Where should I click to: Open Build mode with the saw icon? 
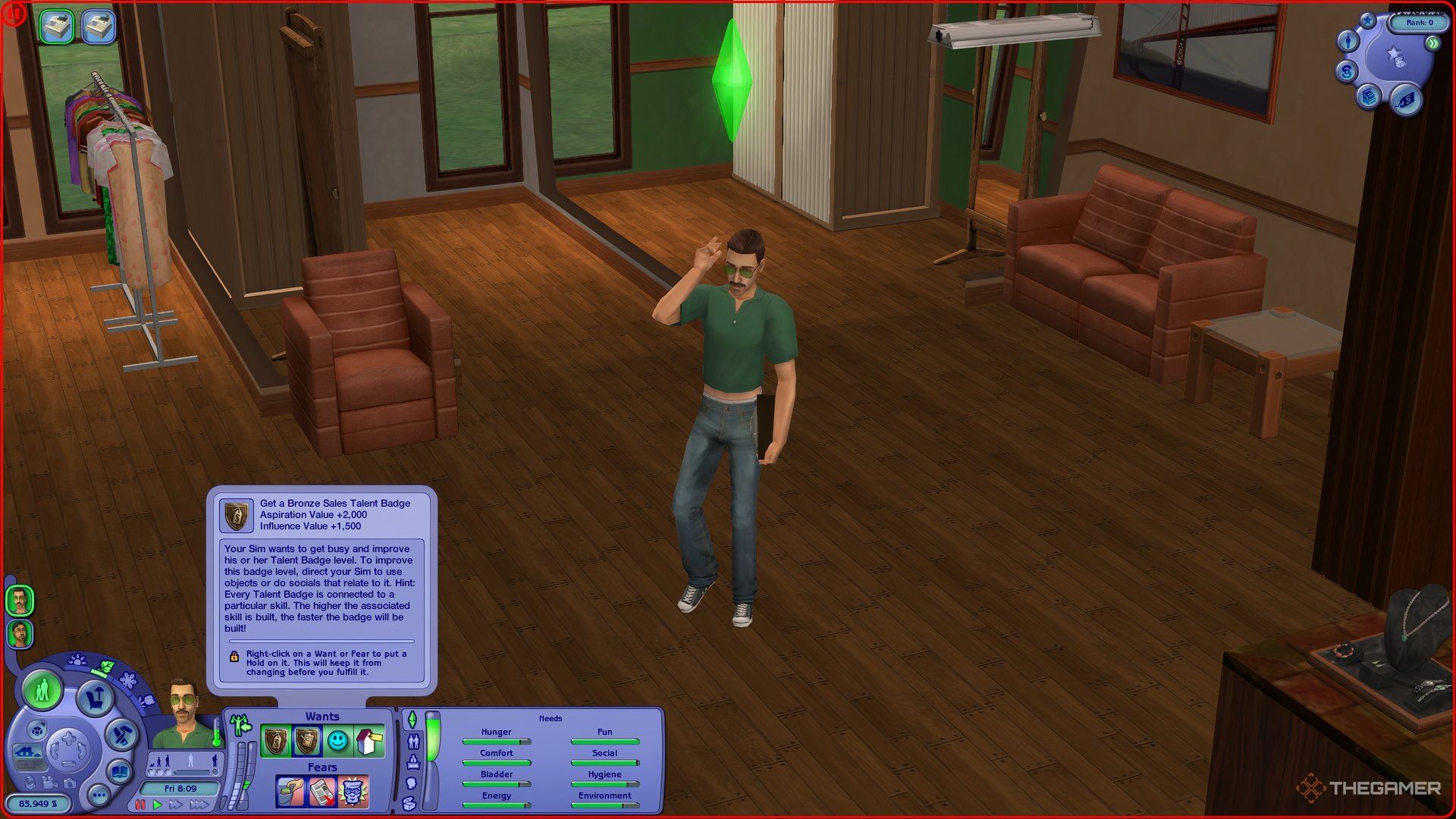coord(121,734)
